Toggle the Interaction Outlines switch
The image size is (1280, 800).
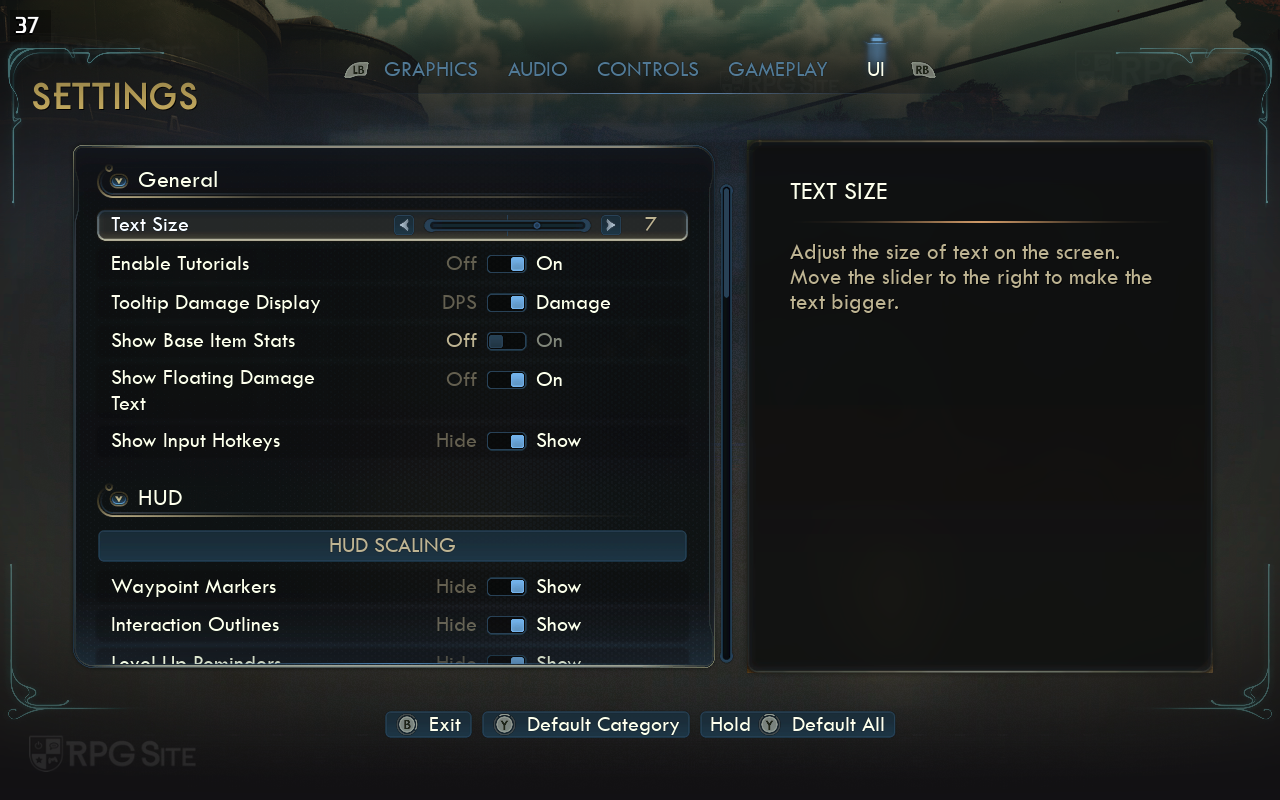506,625
